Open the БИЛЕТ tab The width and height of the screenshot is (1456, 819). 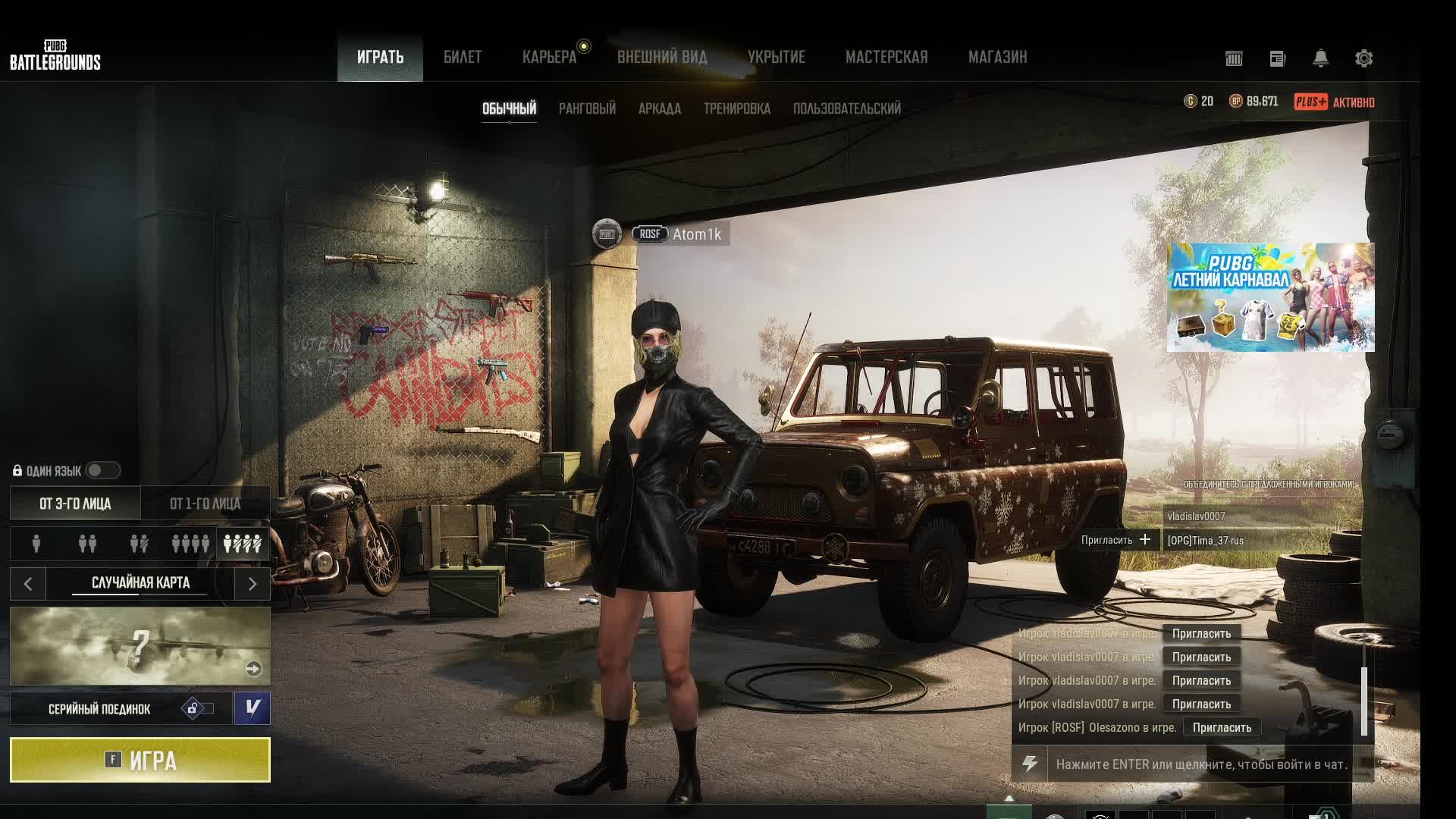(463, 58)
